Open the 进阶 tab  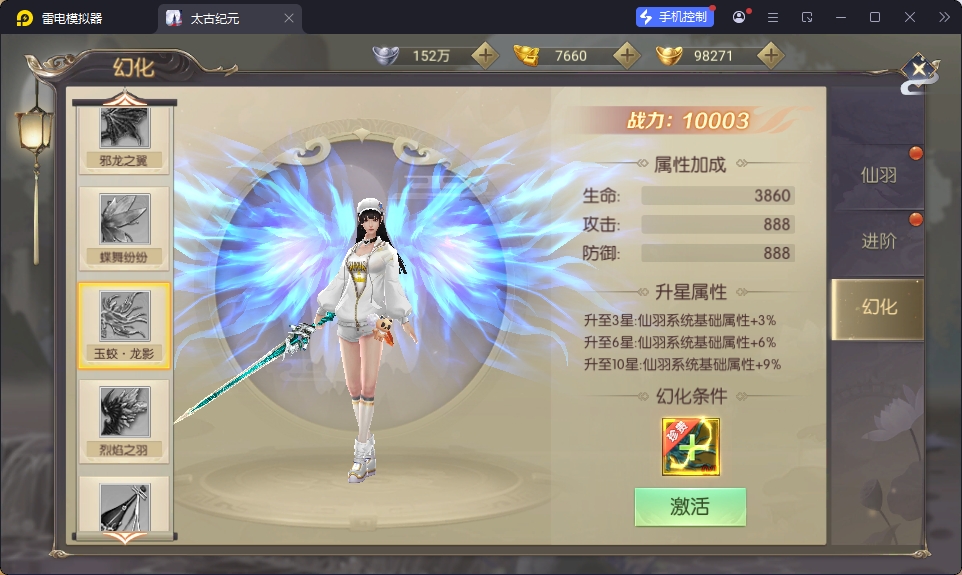point(878,241)
